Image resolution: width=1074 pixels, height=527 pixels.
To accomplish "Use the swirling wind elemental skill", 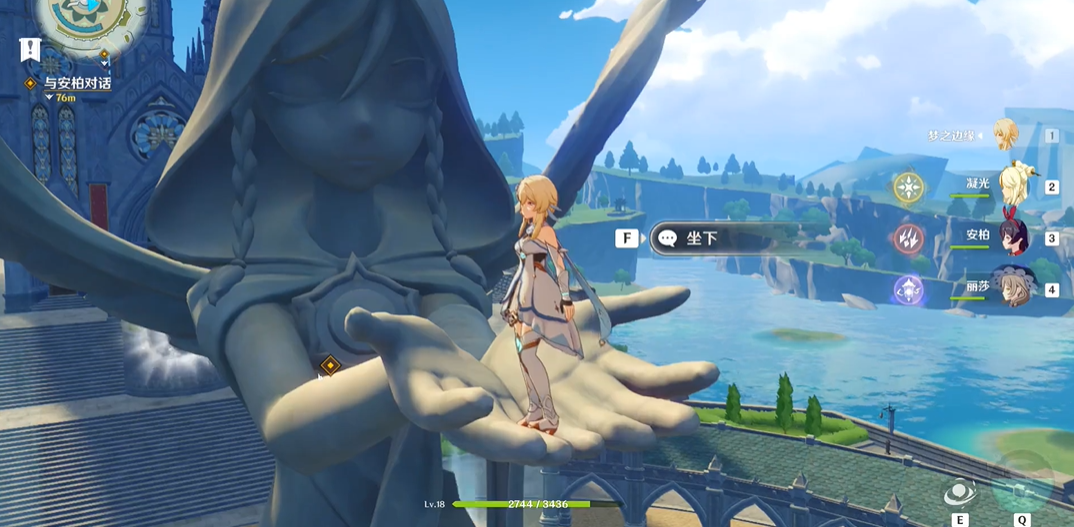I will [x=960, y=491].
